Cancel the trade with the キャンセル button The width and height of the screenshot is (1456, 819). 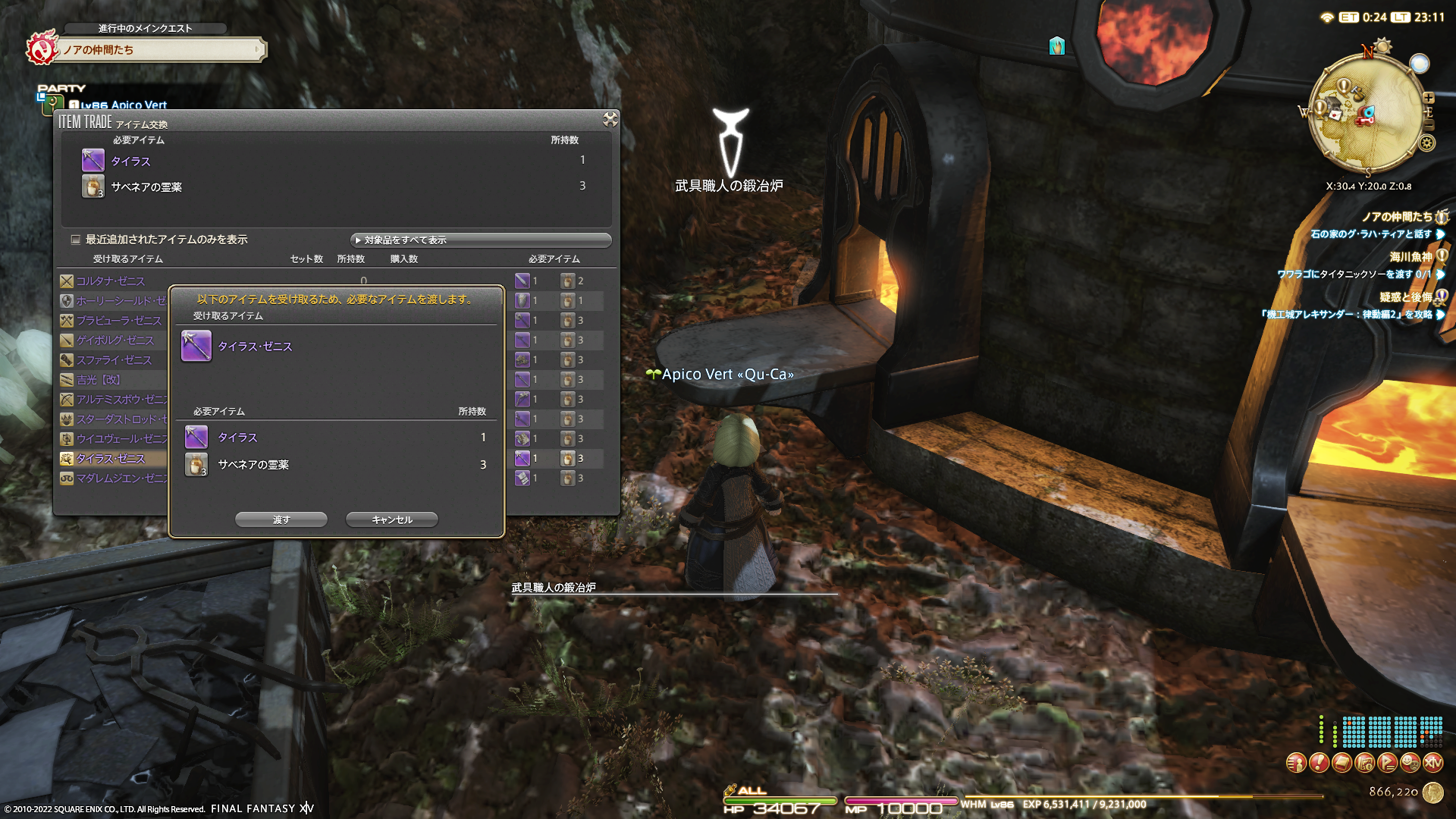392,519
